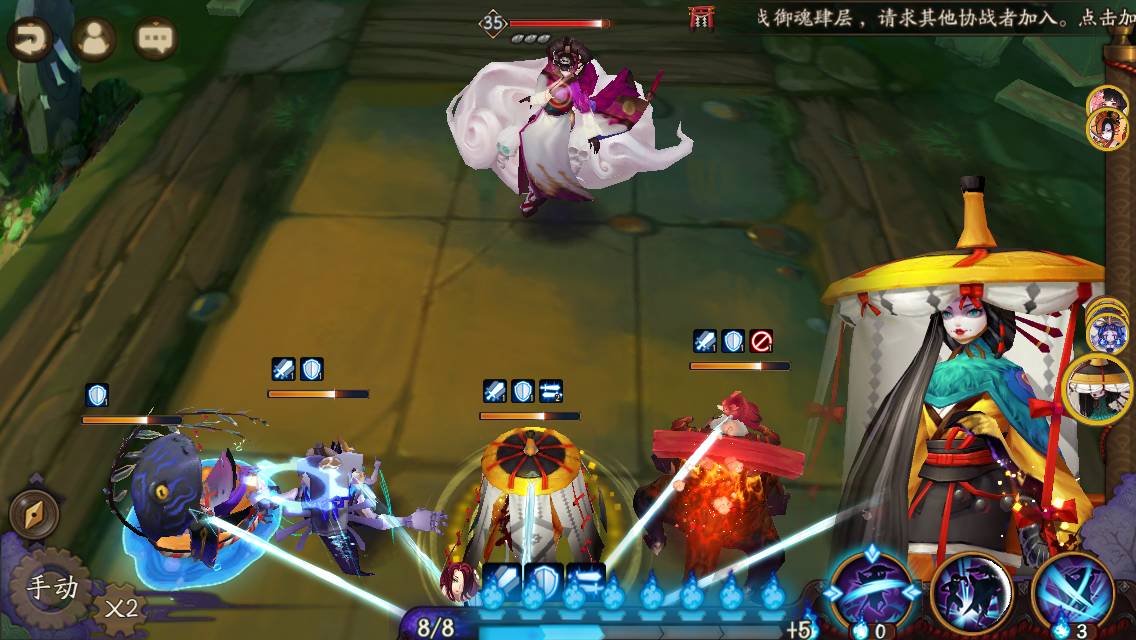Toggle the 手动 manual battle gear
Image resolution: width=1136 pixels, height=640 pixels.
(50, 588)
